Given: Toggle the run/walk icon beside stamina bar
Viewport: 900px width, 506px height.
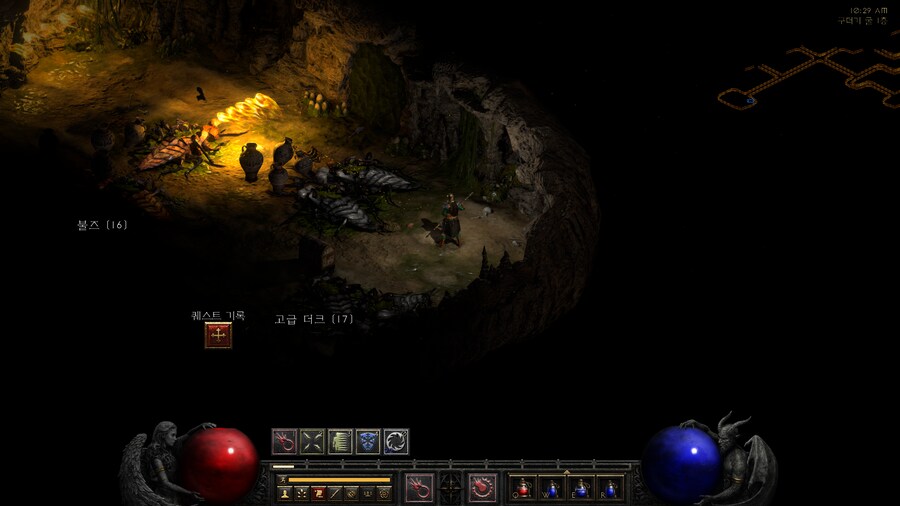Looking at the screenshot, I should (283, 480).
